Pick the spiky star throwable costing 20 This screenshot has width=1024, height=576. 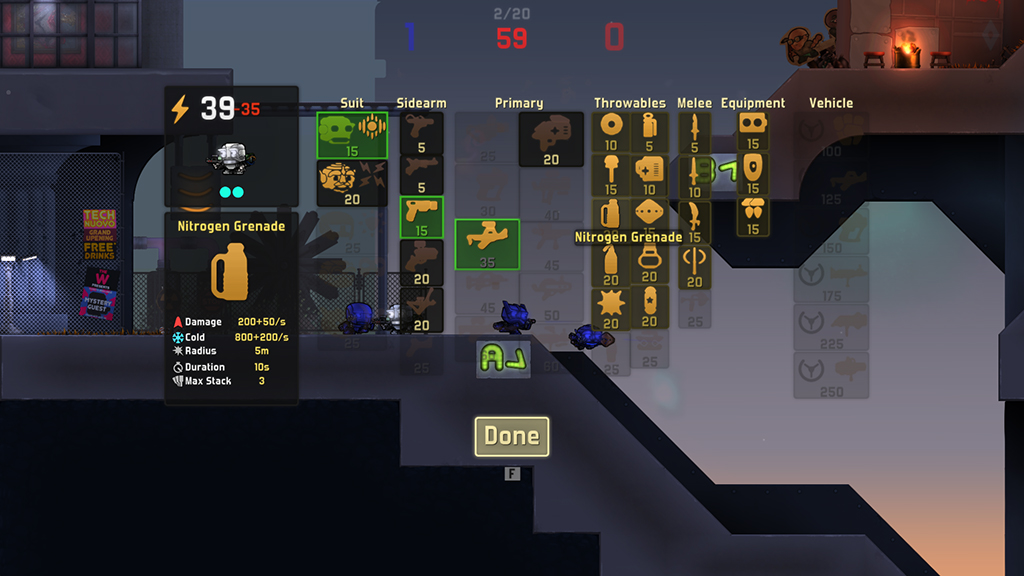pyautogui.click(x=610, y=307)
